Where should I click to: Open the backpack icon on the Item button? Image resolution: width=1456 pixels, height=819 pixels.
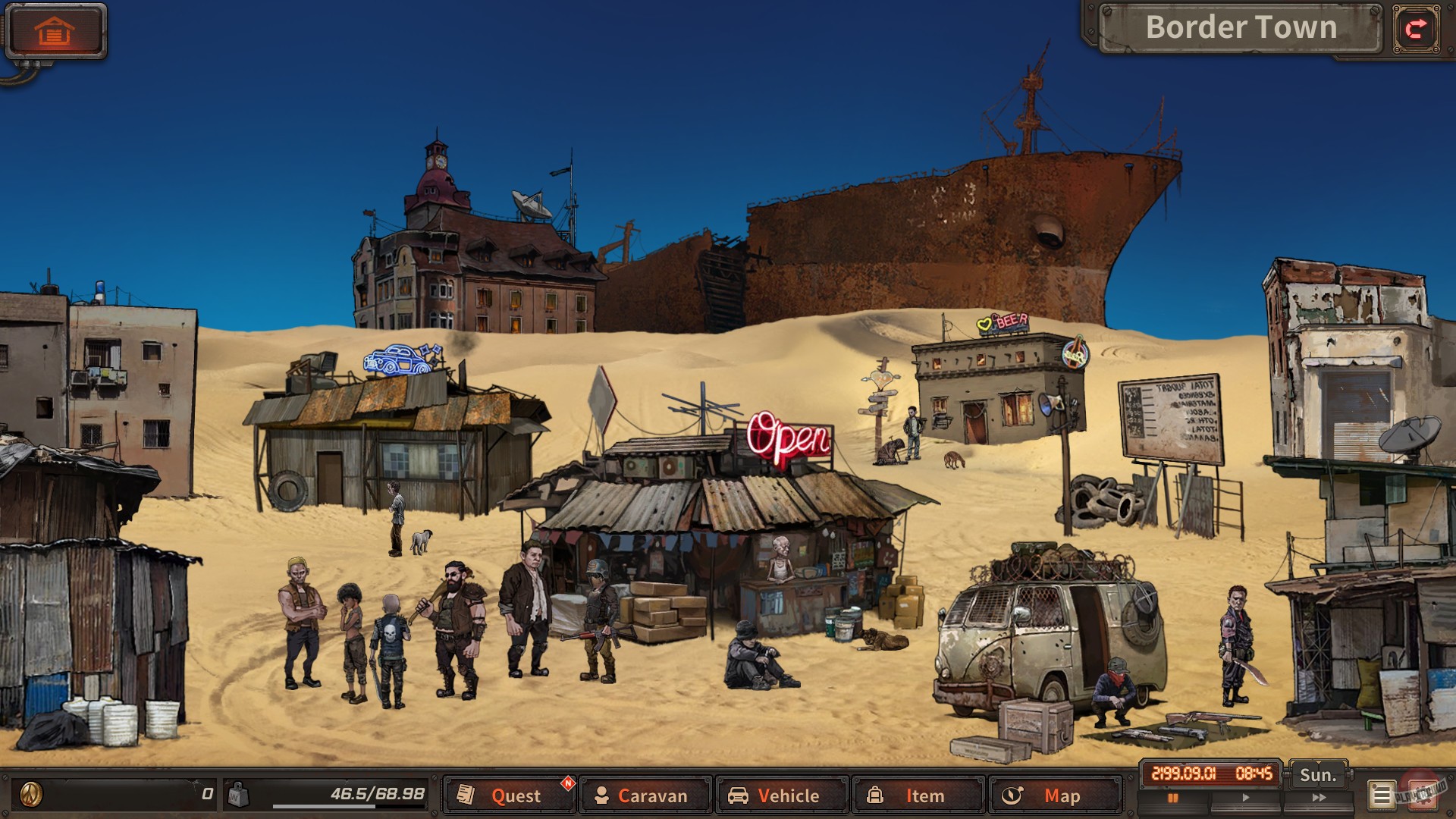(878, 796)
